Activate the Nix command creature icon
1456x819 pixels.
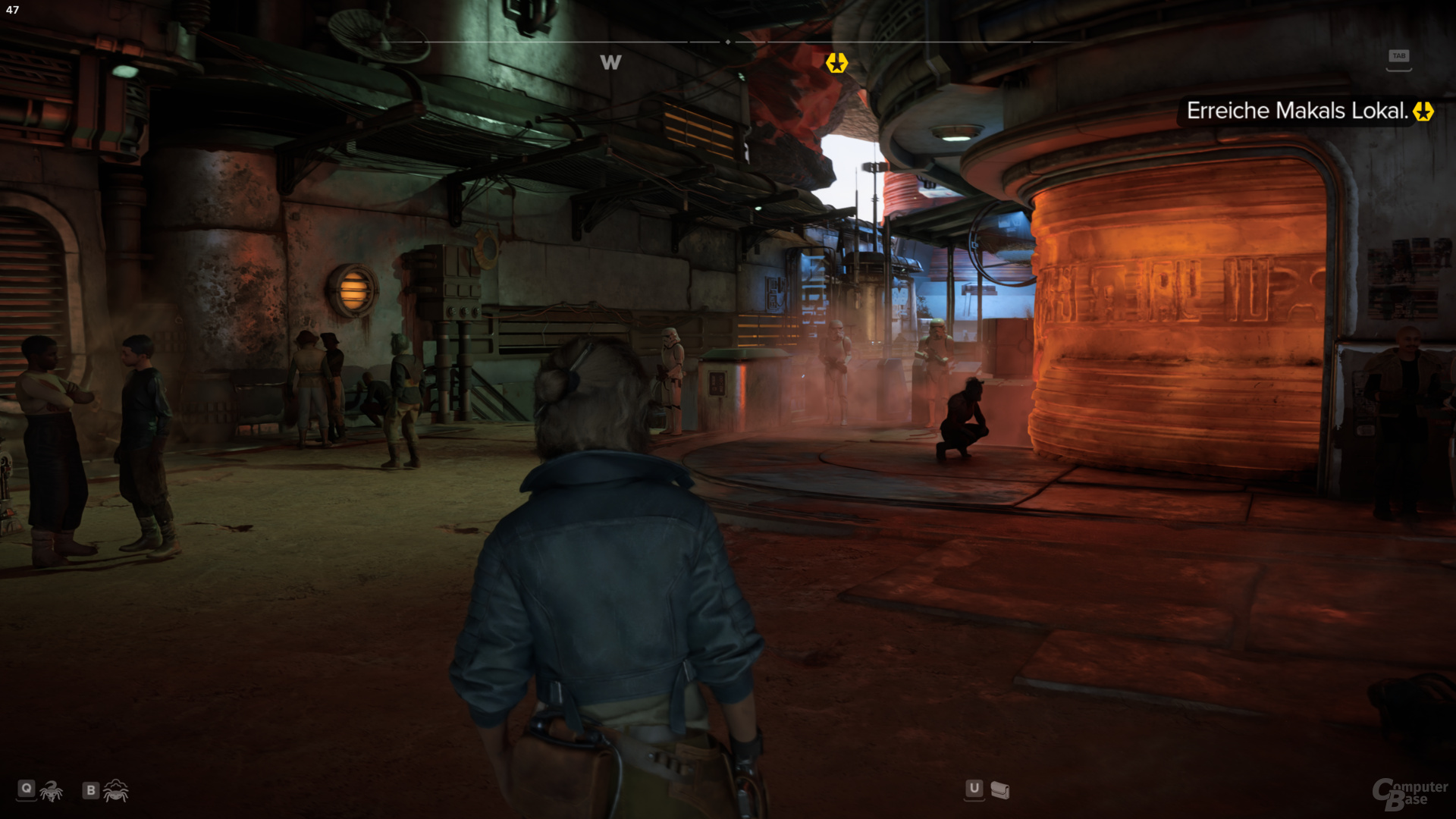click(52, 791)
